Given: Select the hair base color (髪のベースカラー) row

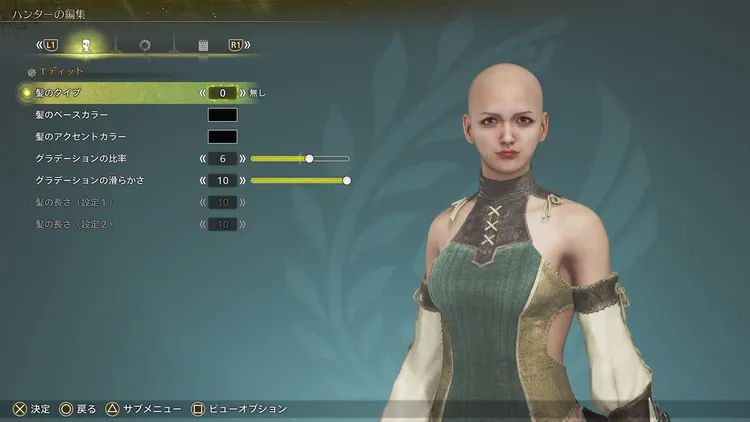Looking at the screenshot, I should tap(71, 115).
